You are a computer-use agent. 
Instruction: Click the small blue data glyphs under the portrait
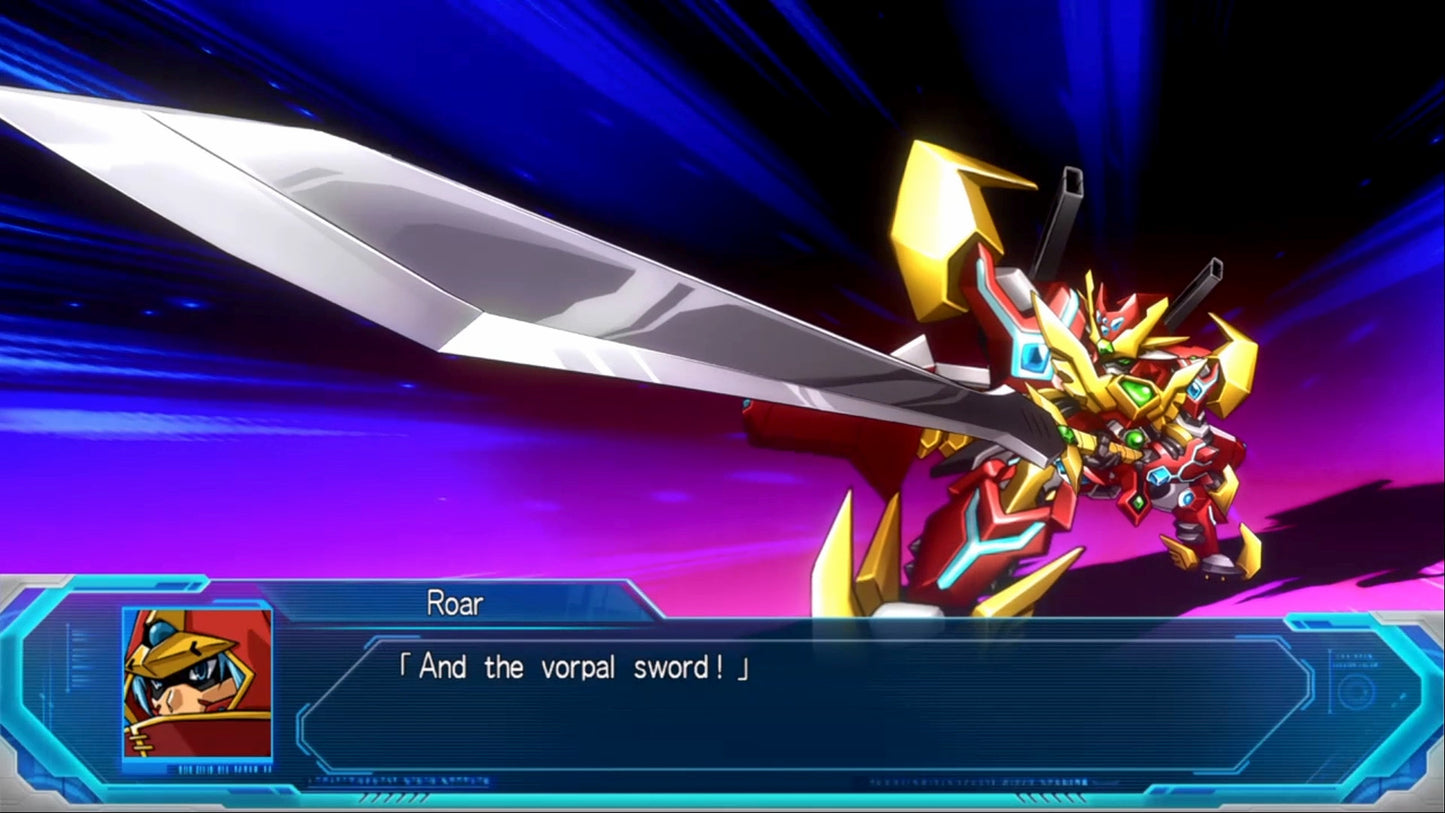tap(224, 768)
